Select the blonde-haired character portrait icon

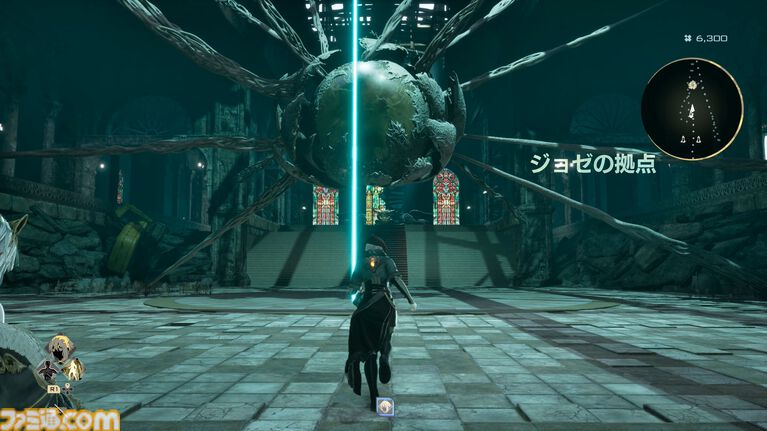coord(60,350)
